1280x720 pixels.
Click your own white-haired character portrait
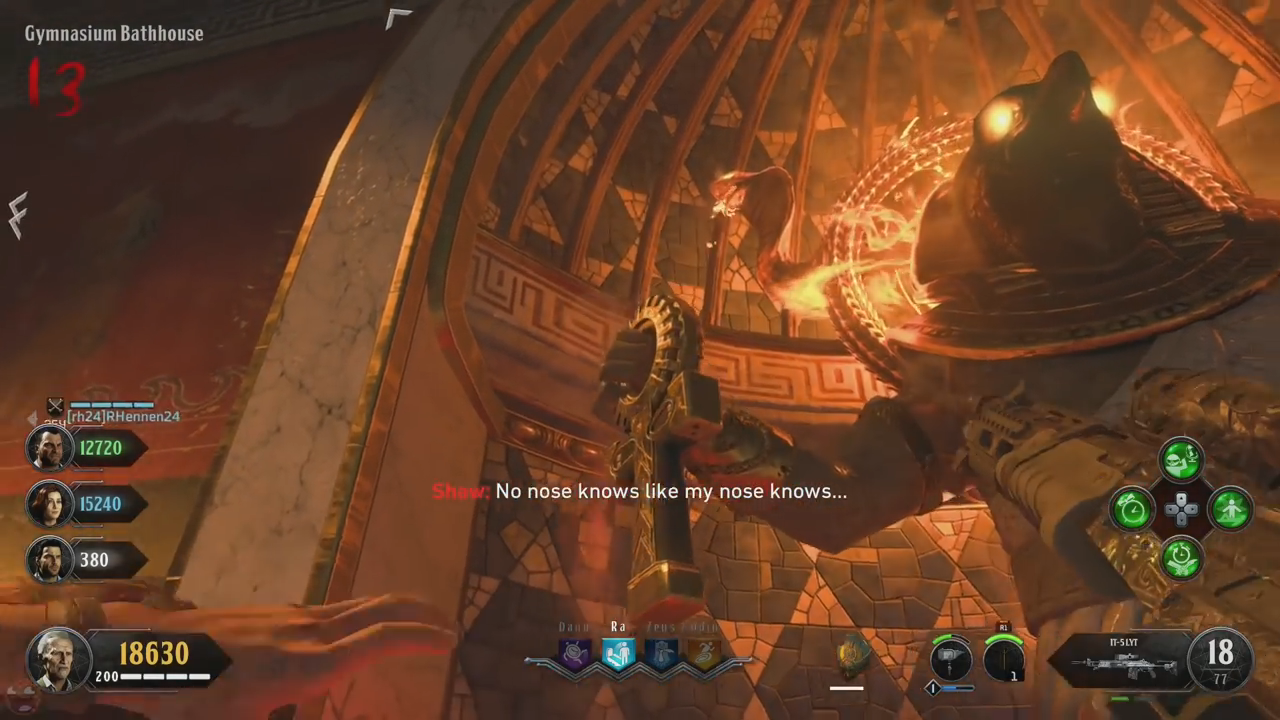(59, 659)
